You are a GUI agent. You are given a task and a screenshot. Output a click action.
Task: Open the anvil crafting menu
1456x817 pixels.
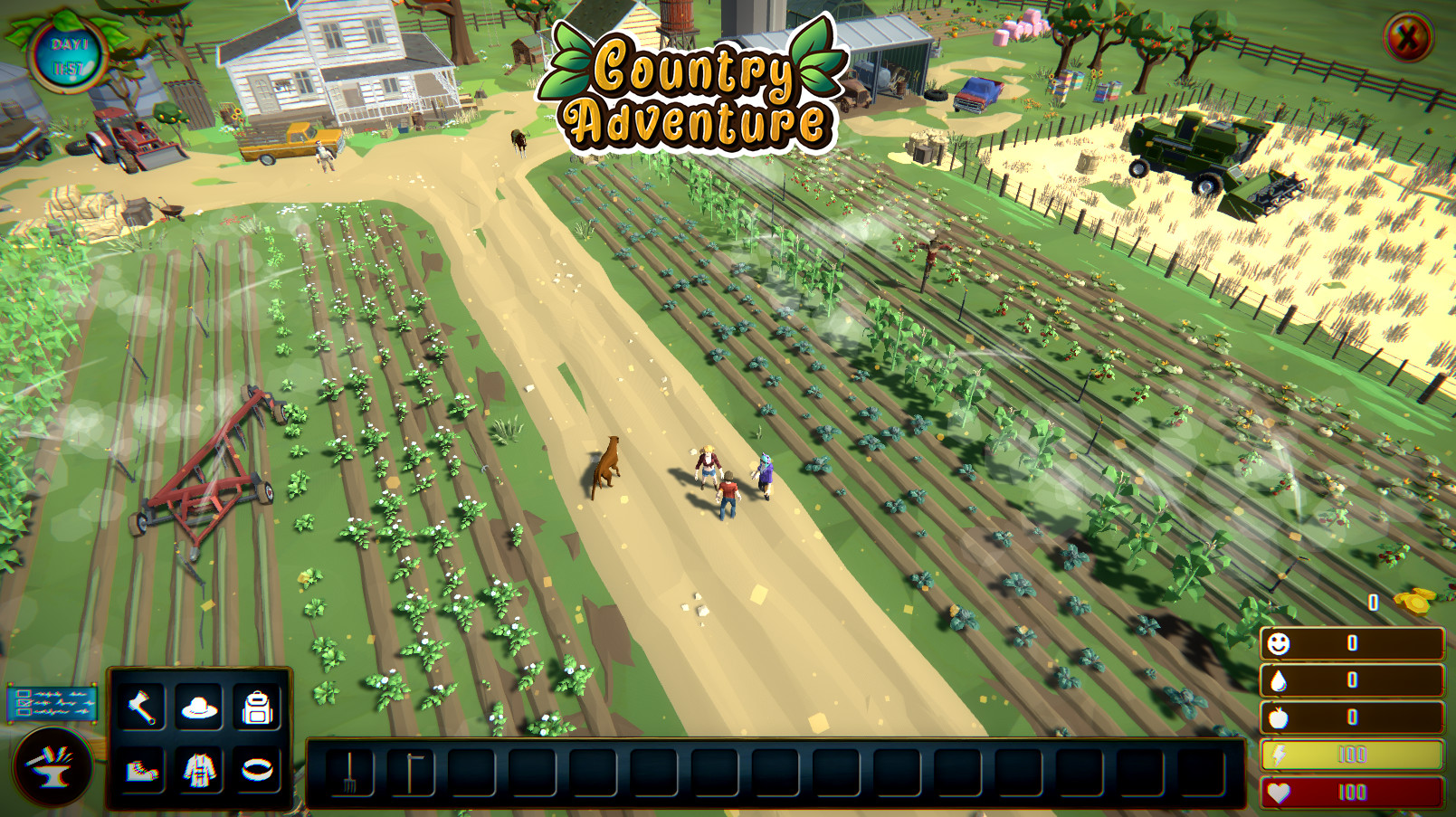tap(53, 765)
